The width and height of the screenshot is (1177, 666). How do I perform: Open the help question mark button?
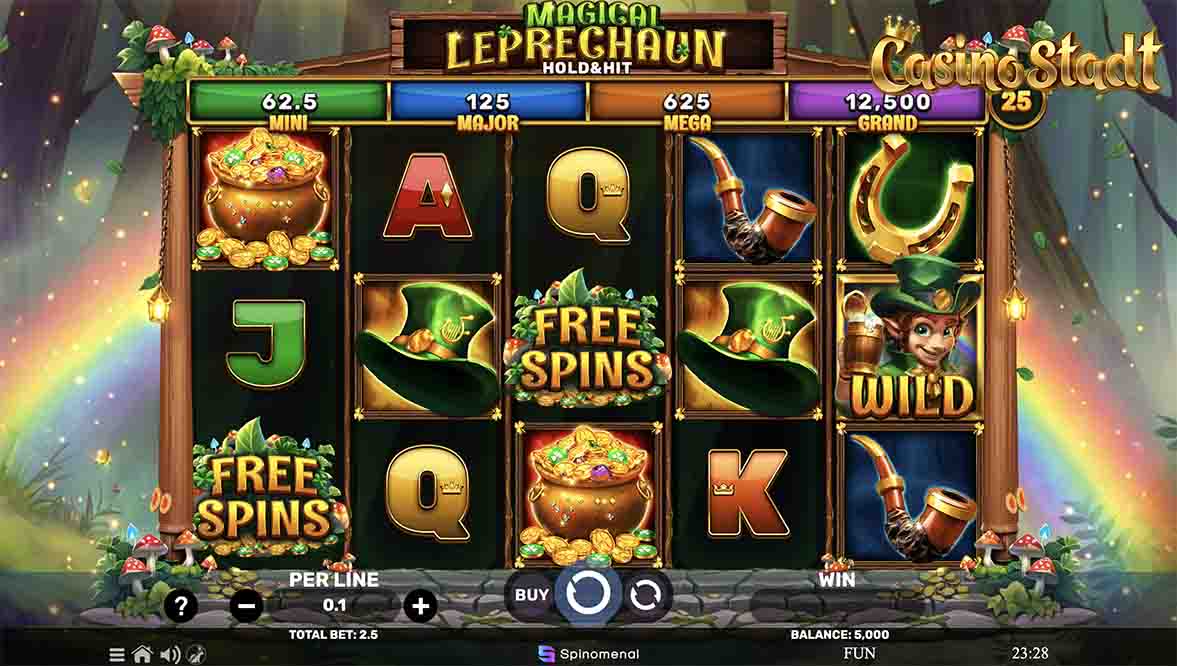click(181, 605)
